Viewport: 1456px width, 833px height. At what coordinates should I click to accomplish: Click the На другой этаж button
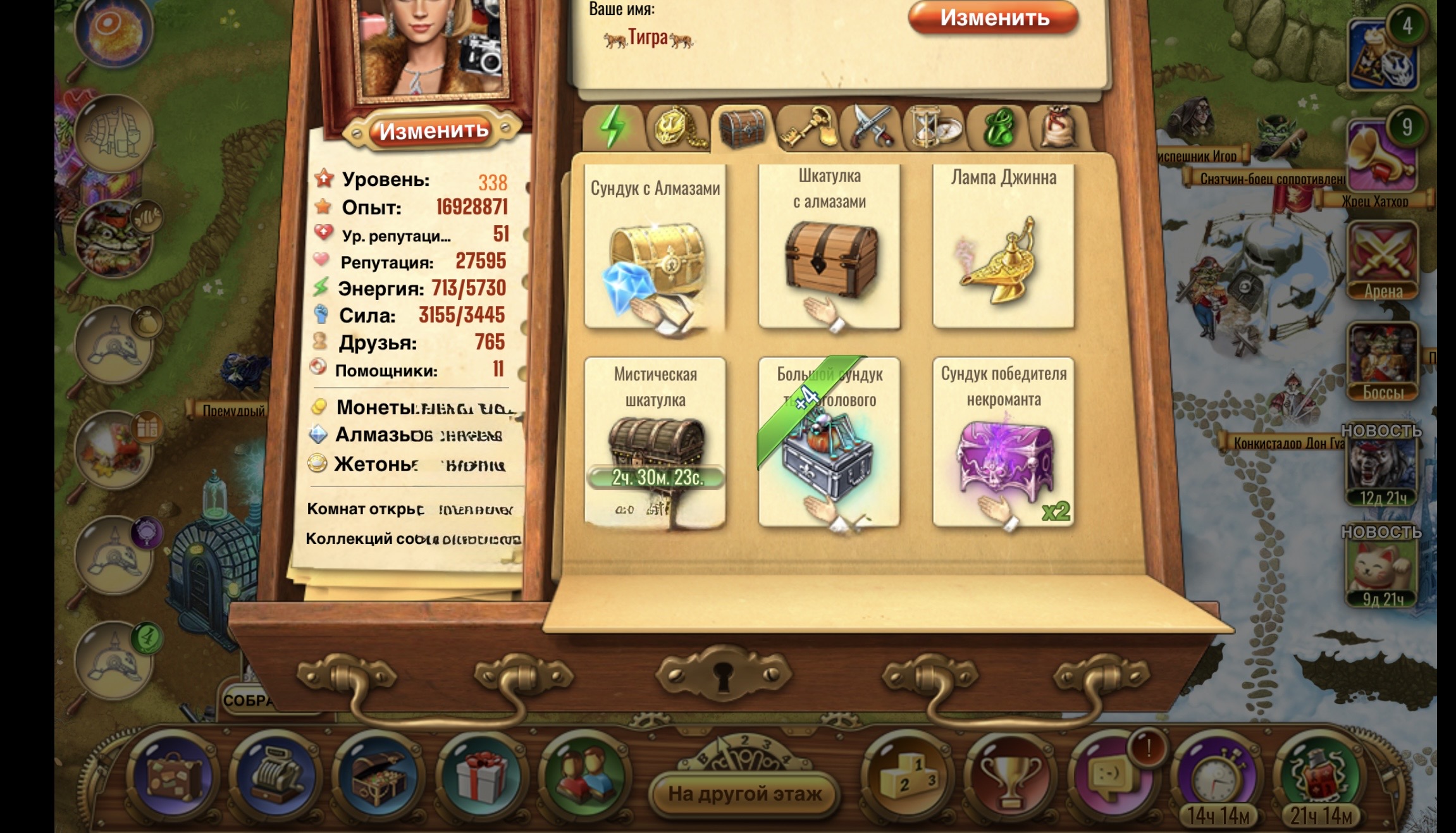pyautogui.click(x=745, y=793)
